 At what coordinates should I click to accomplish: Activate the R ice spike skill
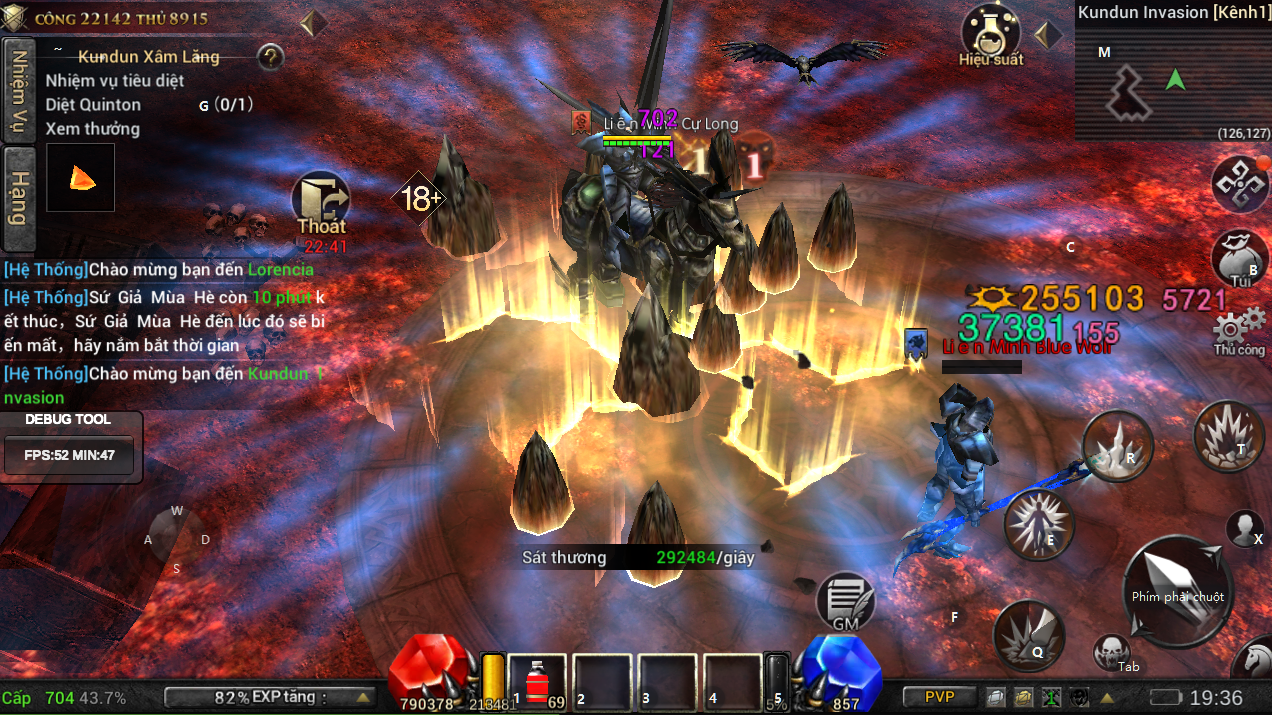pos(1117,446)
